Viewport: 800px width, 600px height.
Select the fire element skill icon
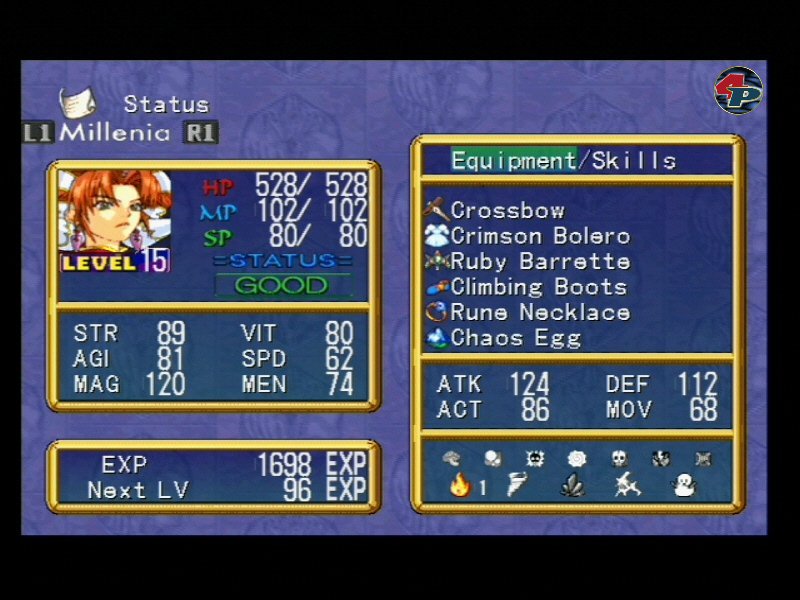click(460, 486)
